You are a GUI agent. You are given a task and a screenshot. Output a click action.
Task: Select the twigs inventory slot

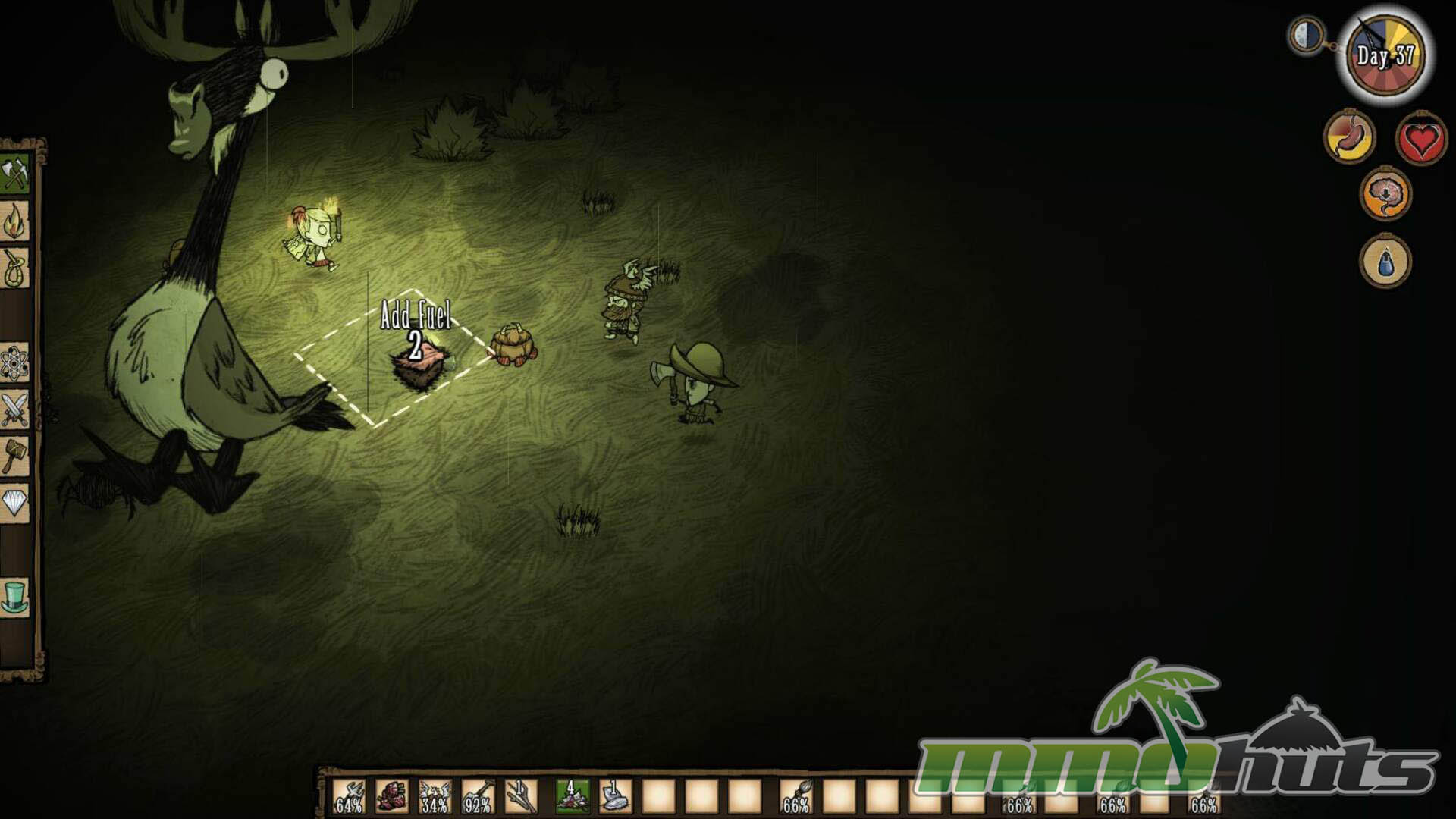(x=521, y=796)
